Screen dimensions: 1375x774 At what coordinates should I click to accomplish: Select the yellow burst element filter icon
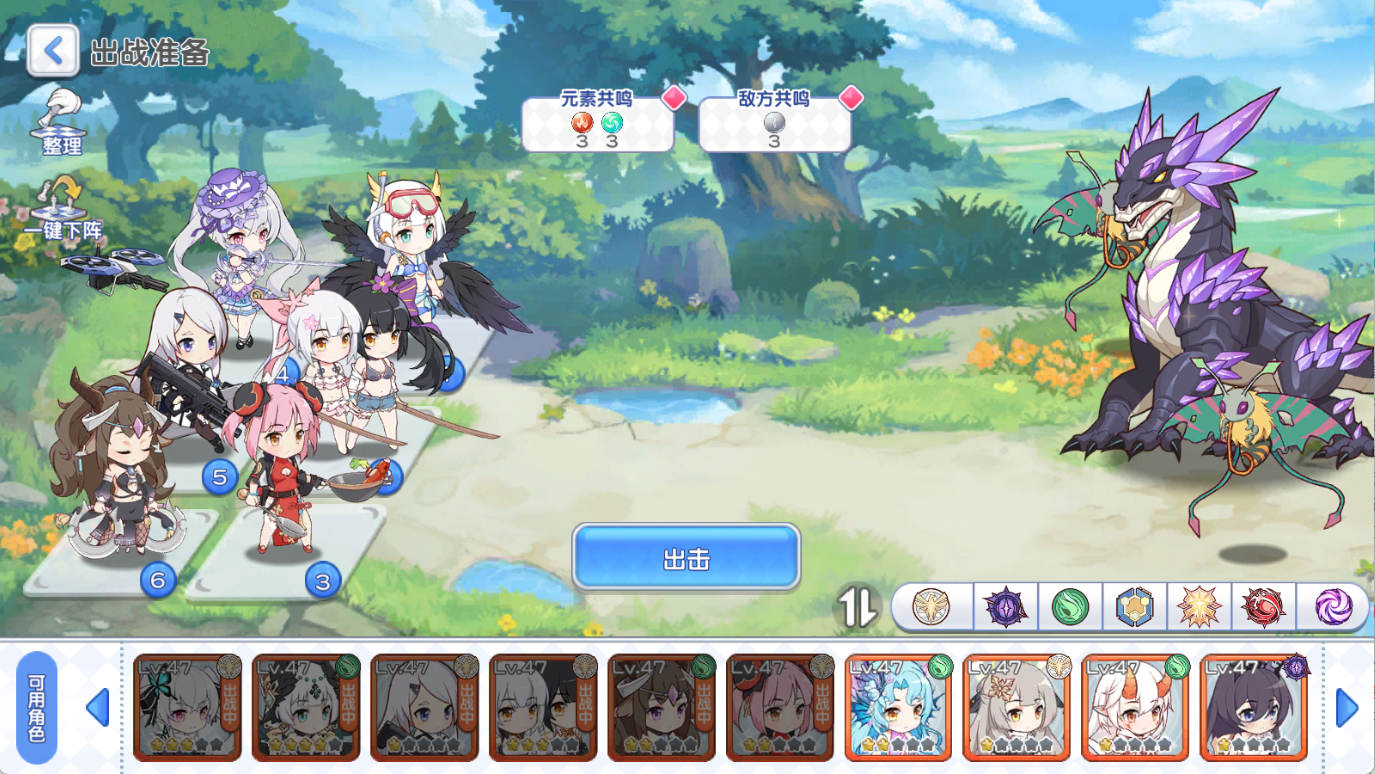point(1202,606)
